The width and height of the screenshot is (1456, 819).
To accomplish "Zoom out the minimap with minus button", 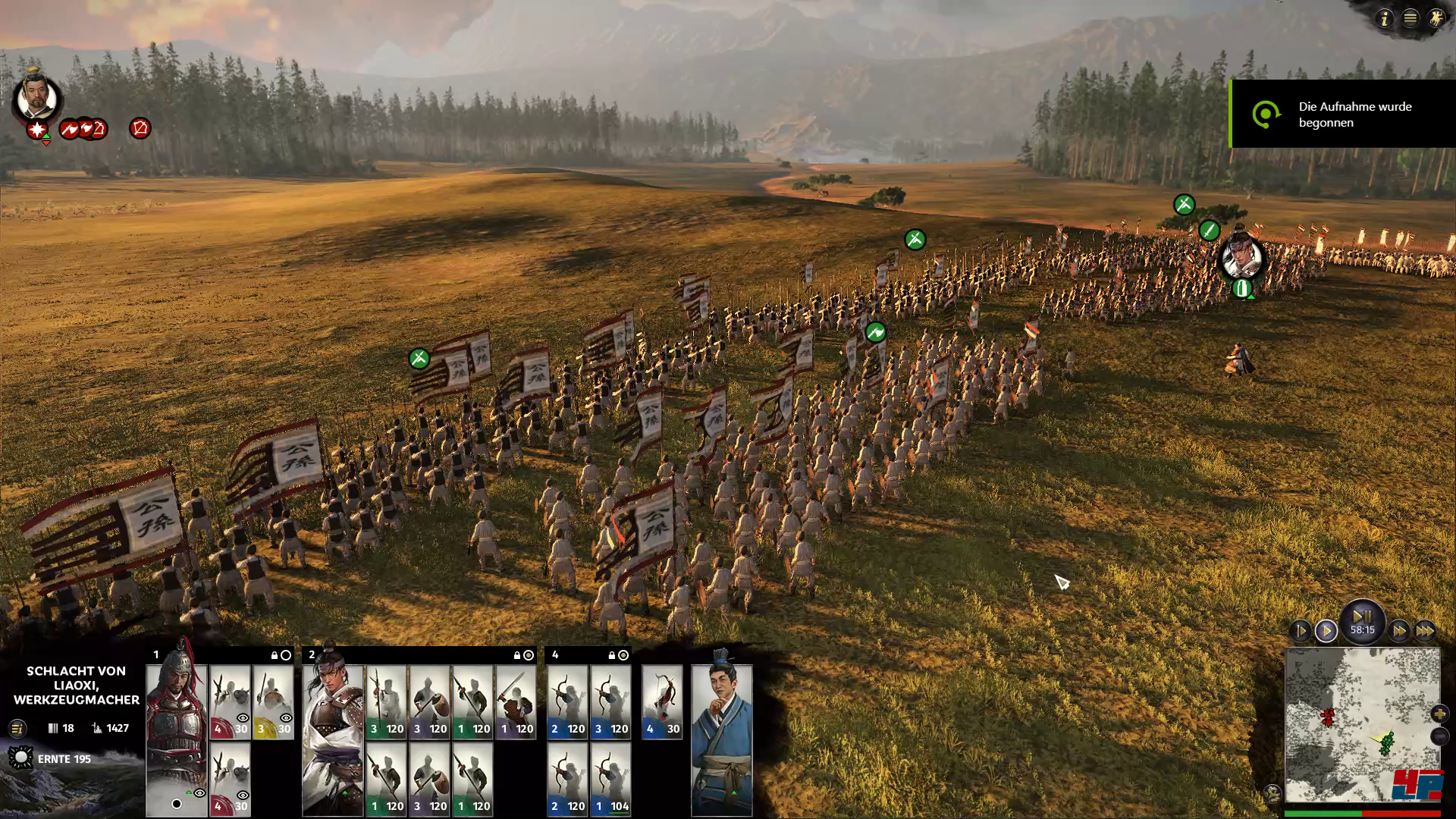I will click(1439, 736).
